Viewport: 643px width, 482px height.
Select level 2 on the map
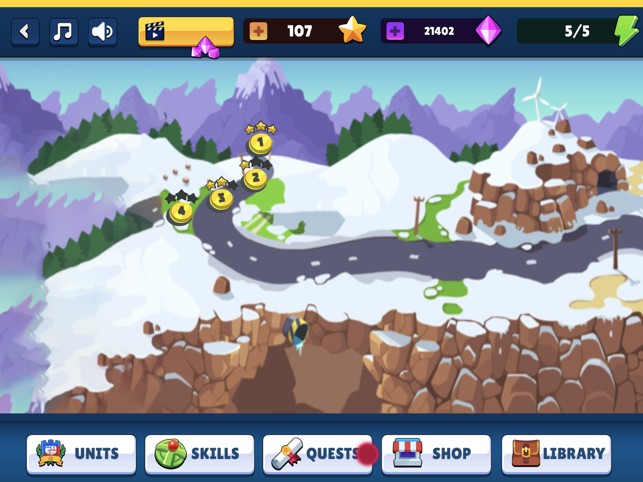255,179
